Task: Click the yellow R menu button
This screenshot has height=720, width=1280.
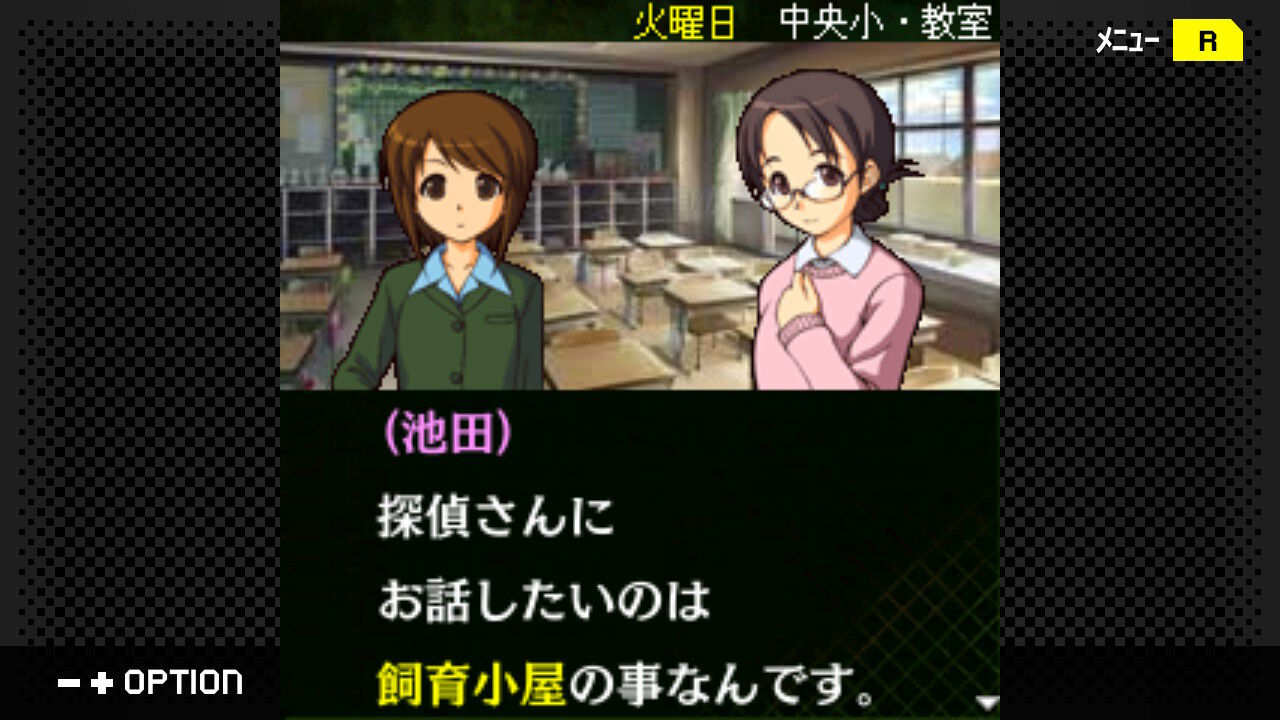Action: (x=1207, y=42)
